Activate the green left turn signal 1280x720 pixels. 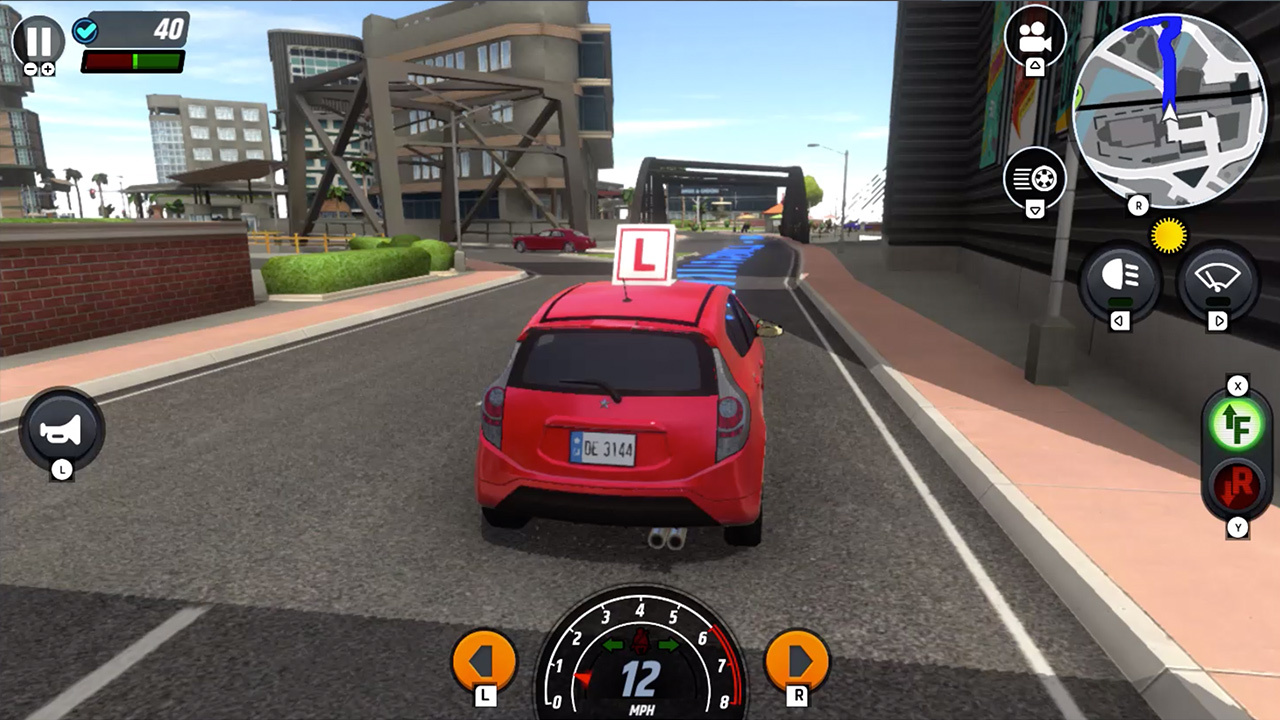click(1238, 424)
